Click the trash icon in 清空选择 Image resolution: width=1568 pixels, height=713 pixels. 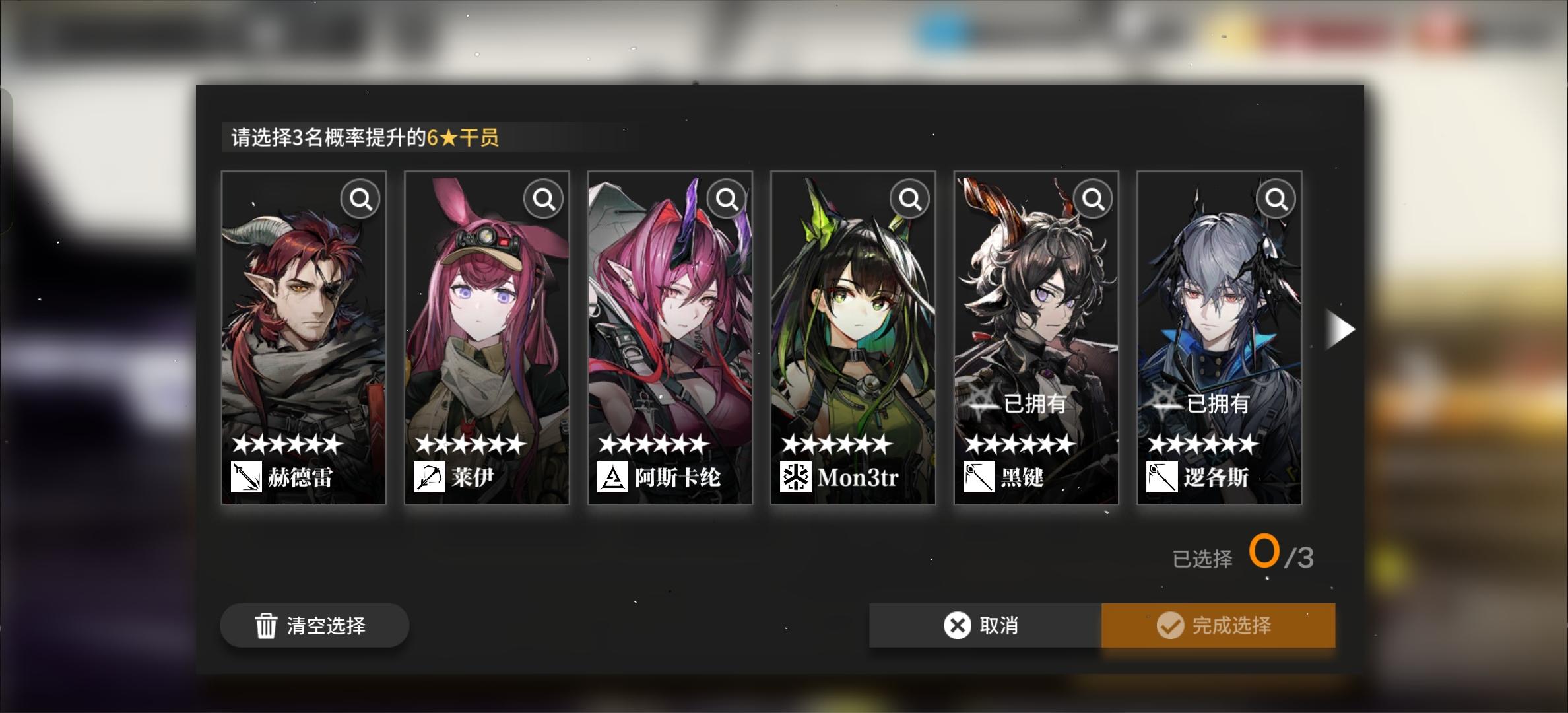265,625
